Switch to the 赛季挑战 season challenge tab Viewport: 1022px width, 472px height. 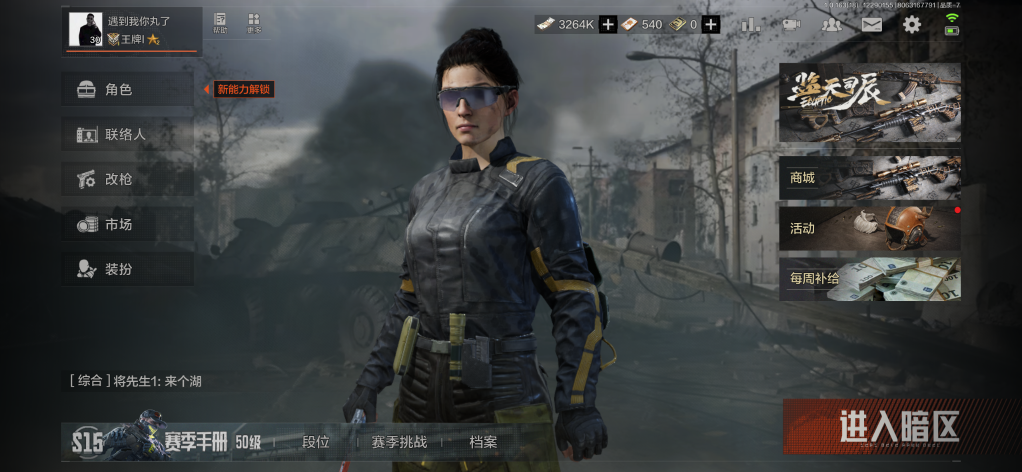[399, 442]
